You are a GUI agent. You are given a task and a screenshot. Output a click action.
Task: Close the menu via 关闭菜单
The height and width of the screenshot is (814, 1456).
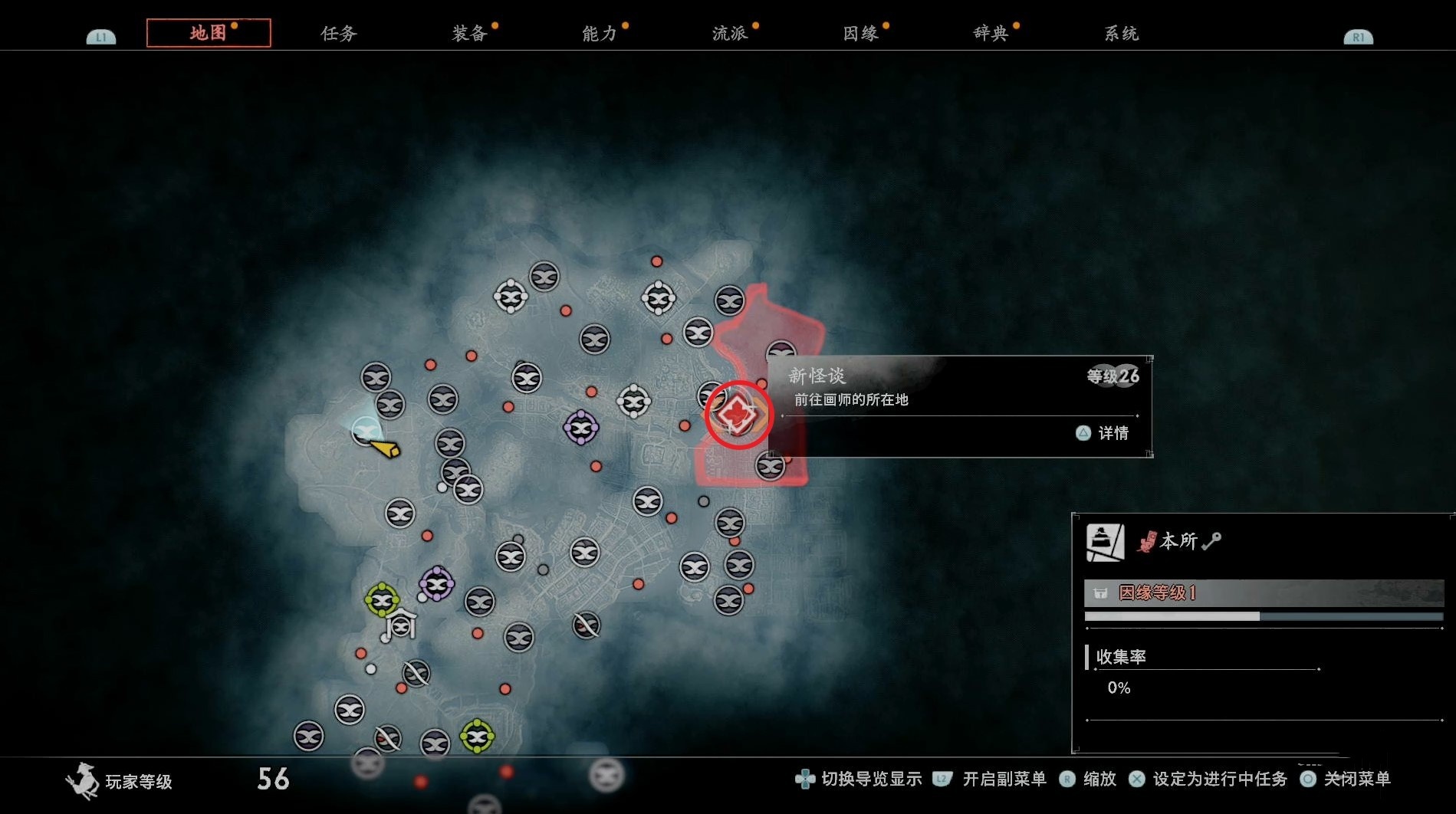tap(1356, 780)
